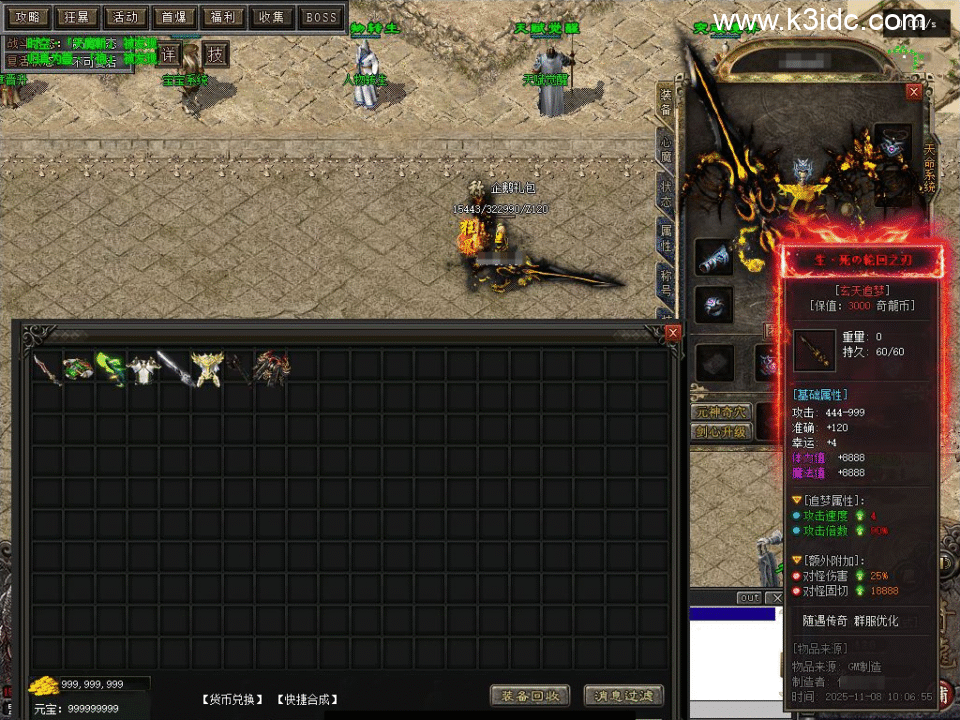Click the 详 details button
Viewport: 960px width, 720px height.
(168, 54)
